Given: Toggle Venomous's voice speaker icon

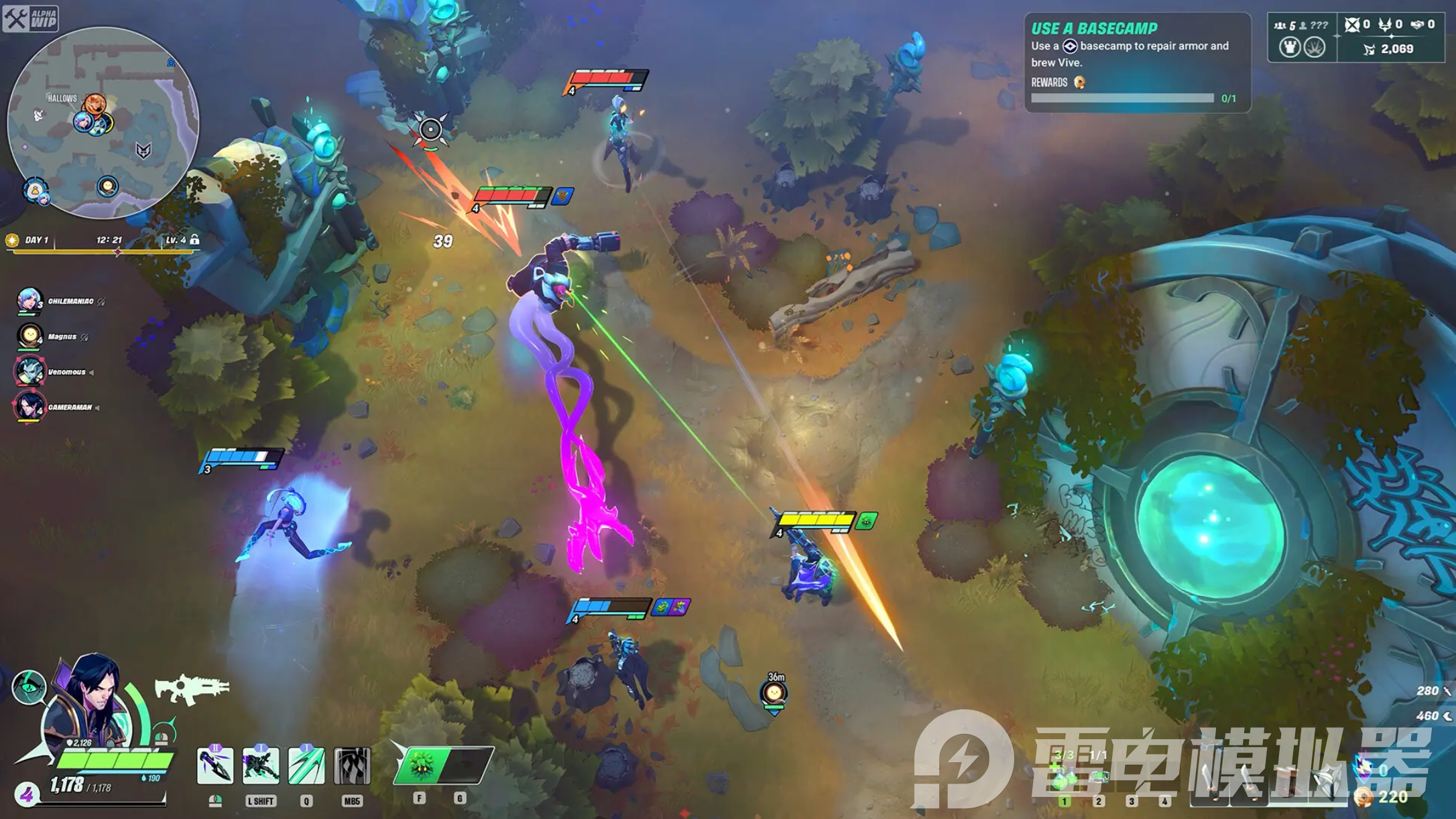Looking at the screenshot, I should [x=92, y=373].
